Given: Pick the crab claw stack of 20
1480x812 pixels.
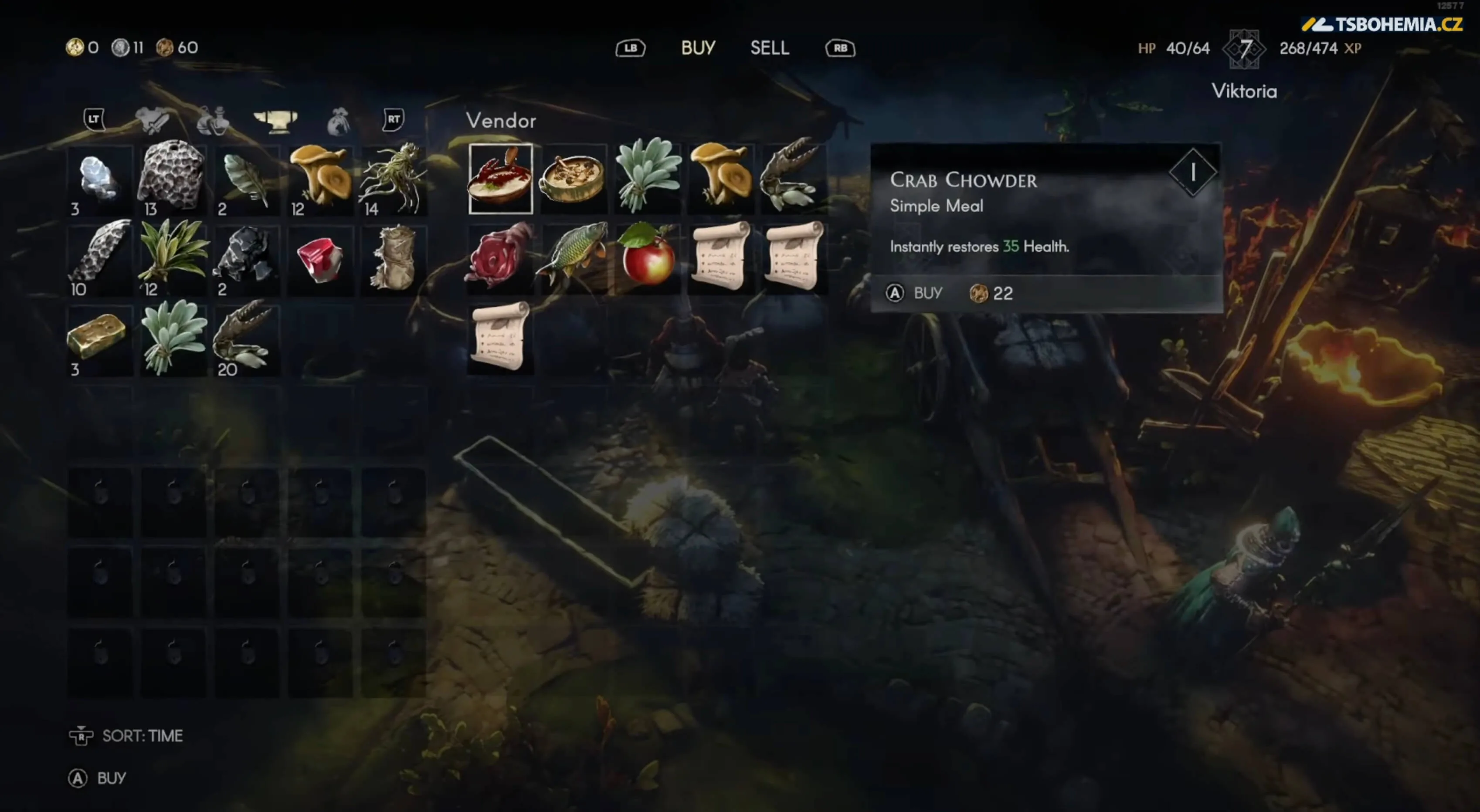Looking at the screenshot, I should coord(246,340).
